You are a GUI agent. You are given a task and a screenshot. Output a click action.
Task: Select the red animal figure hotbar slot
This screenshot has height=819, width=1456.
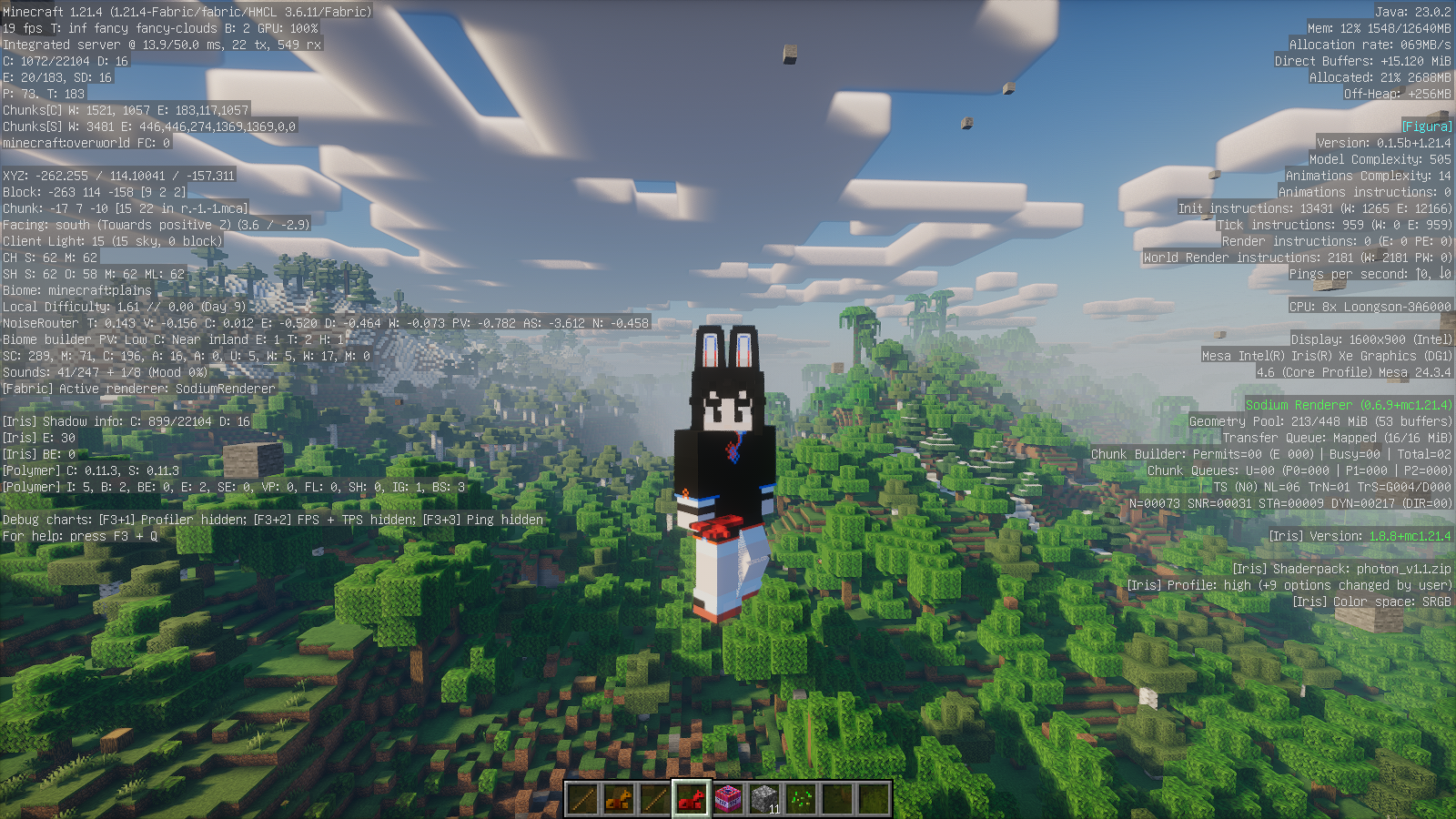point(692,799)
